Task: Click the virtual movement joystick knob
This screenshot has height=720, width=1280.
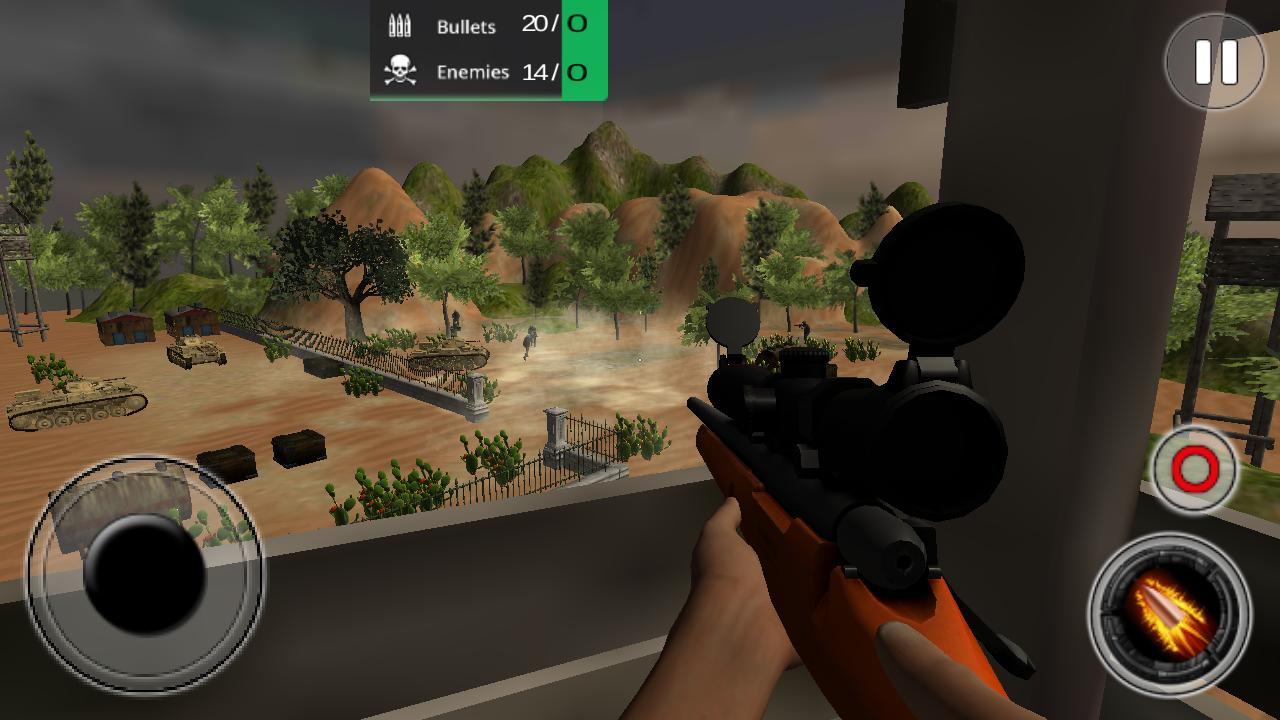Action: click(x=145, y=573)
